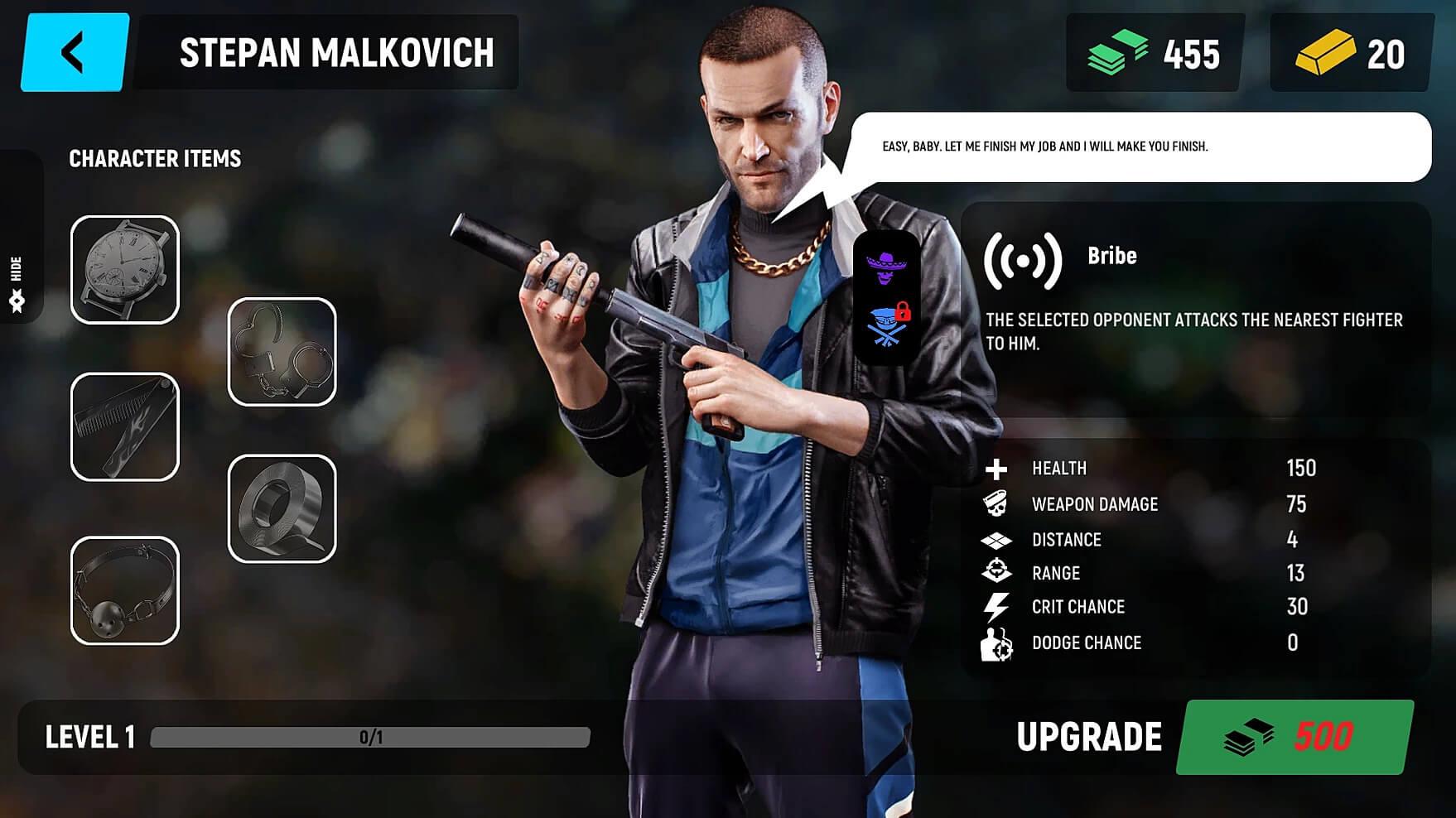Viewport: 1456px width, 818px height.
Task: Pick the ball gag item slot
Action: (x=125, y=590)
